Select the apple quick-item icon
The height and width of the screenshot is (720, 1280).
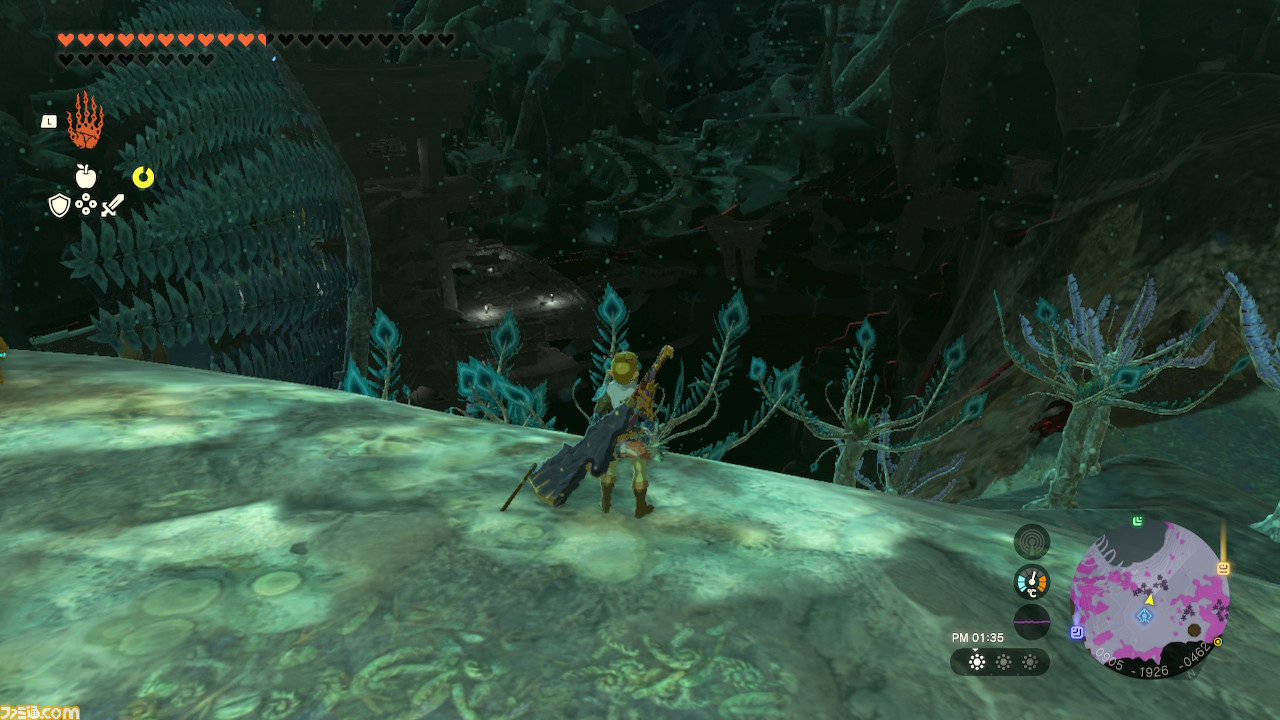tap(86, 177)
